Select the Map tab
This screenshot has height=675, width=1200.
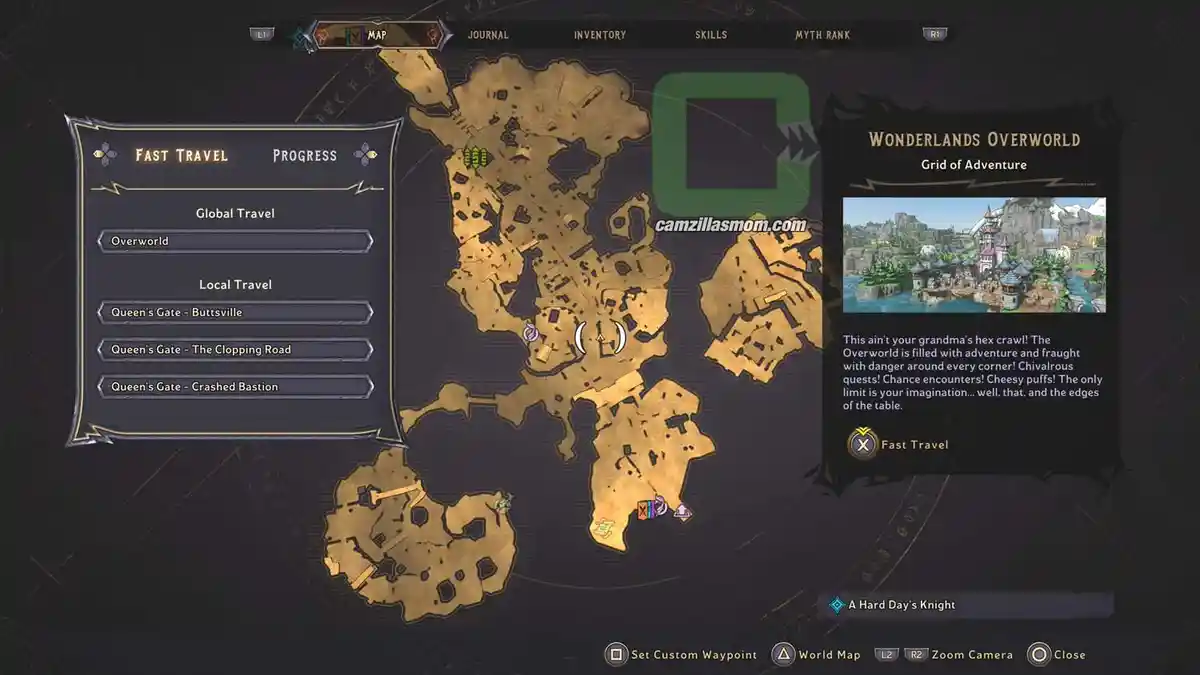point(377,35)
